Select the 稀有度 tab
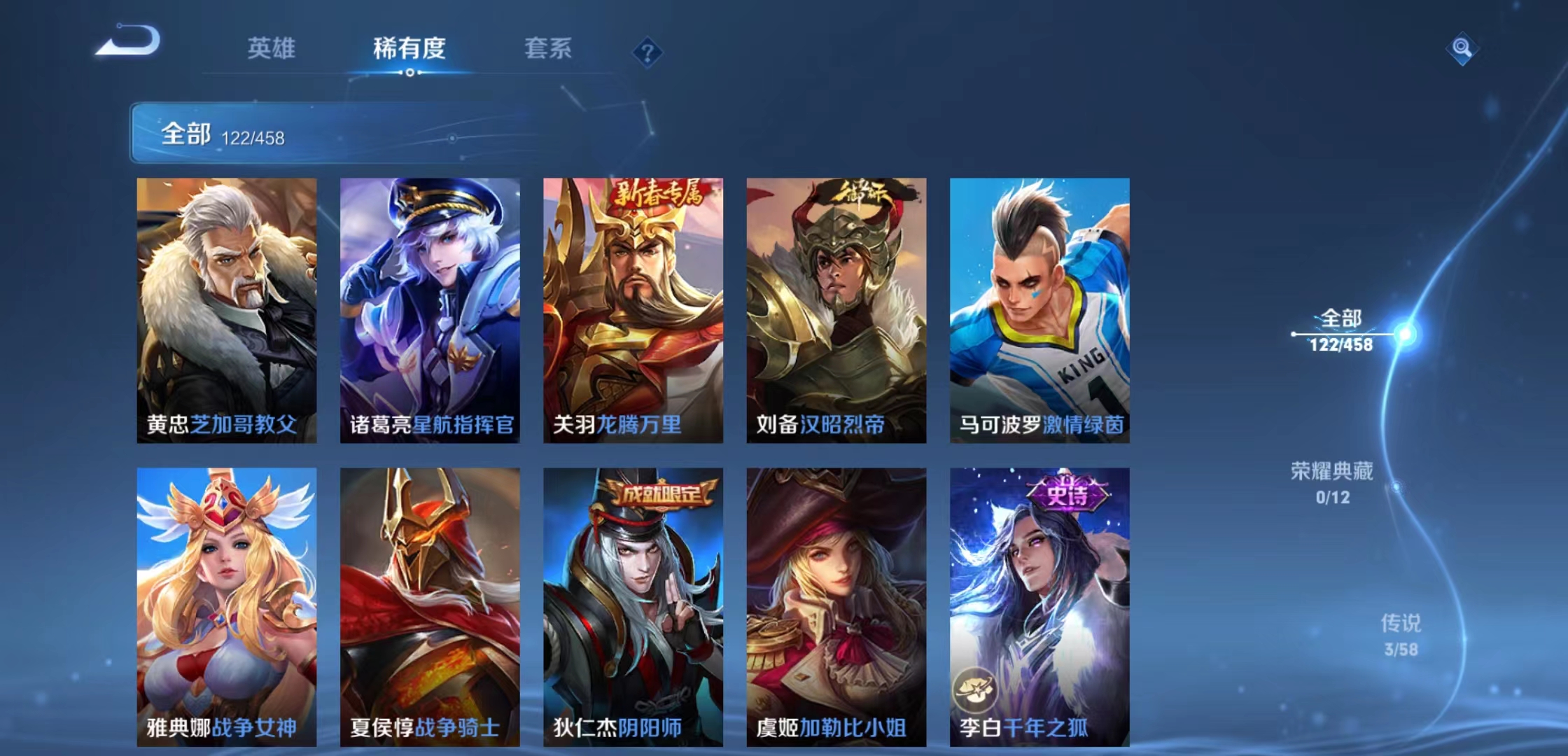 (x=409, y=49)
